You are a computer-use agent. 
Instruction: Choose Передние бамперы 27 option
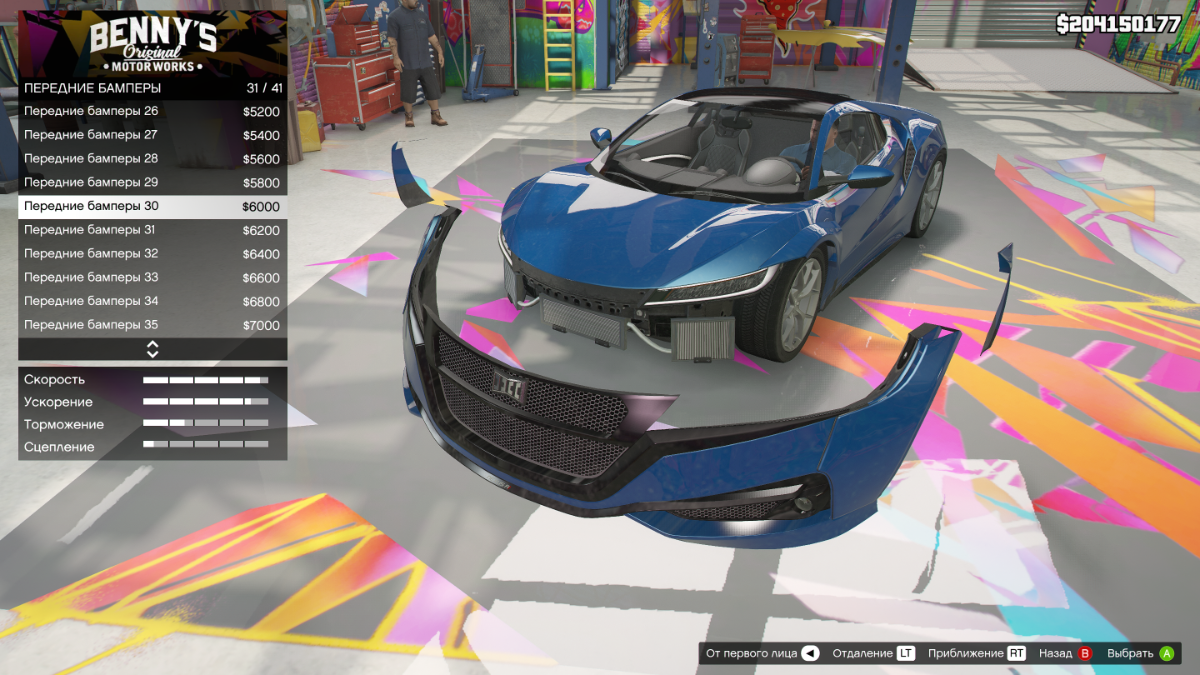[152, 135]
